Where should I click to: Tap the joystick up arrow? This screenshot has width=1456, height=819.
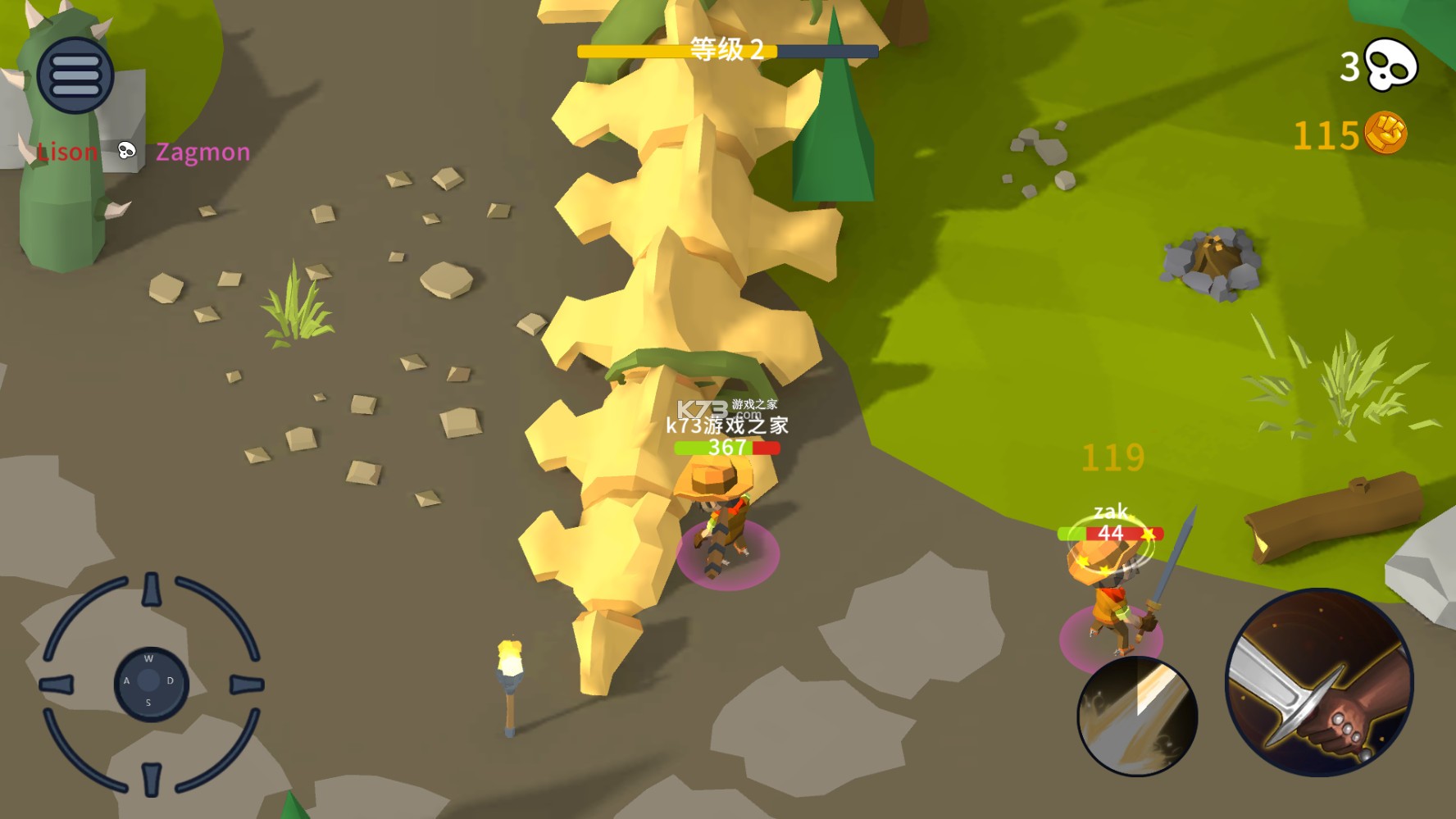point(152,590)
